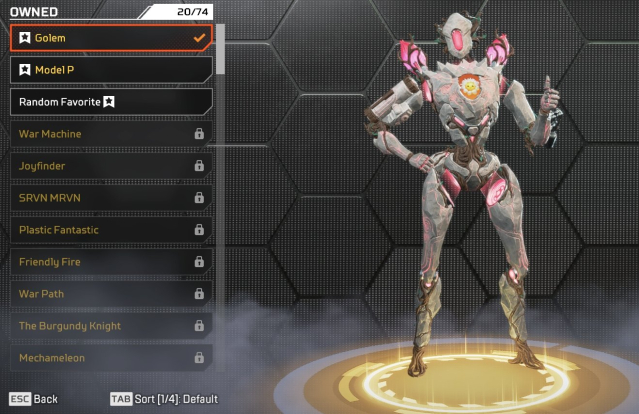Image resolution: width=639 pixels, height=414 pixels.
Task: Select the locked War Machine skin
Action: [x=110, y=134]
